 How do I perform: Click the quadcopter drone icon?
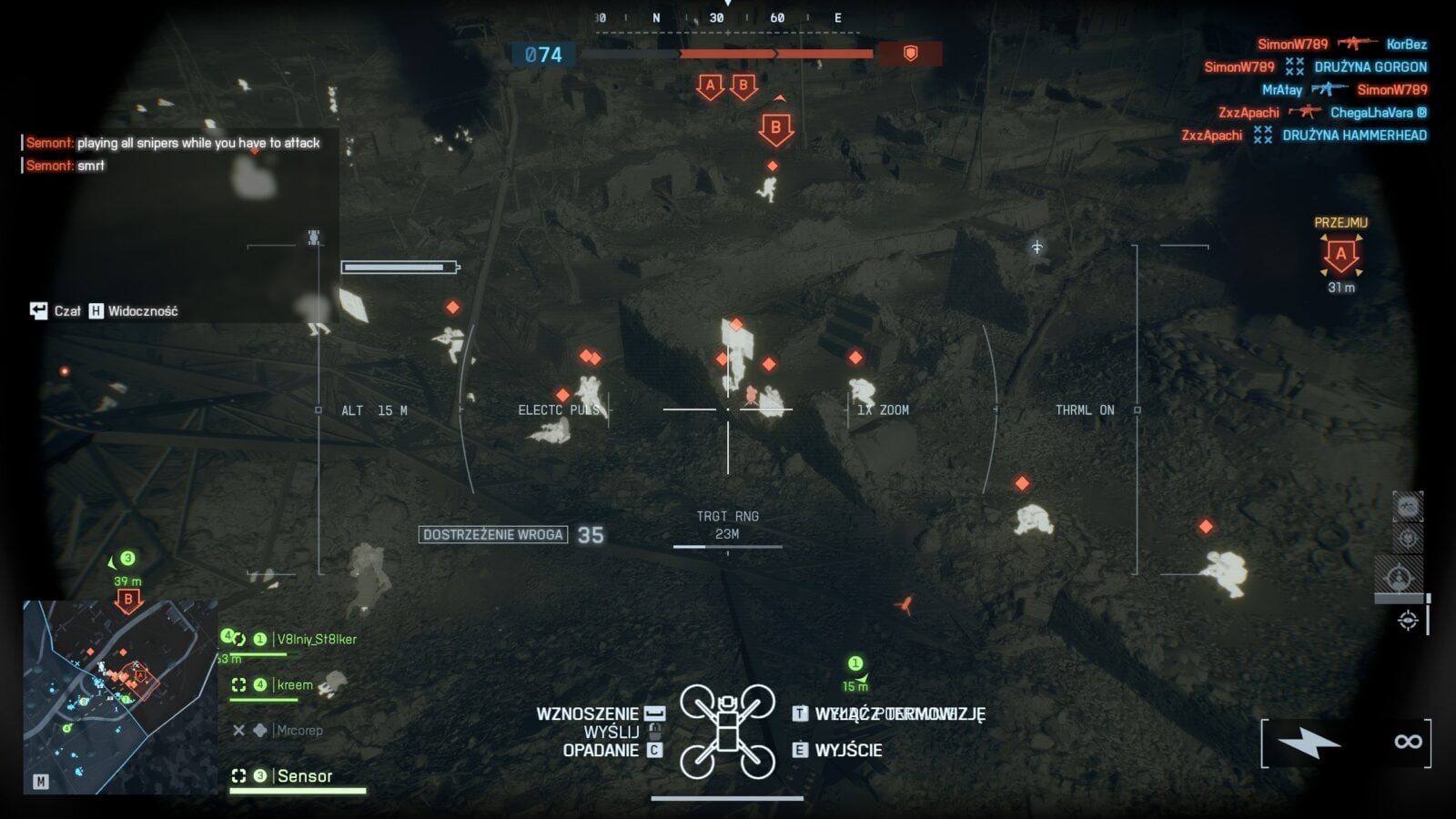click(727, 731)
